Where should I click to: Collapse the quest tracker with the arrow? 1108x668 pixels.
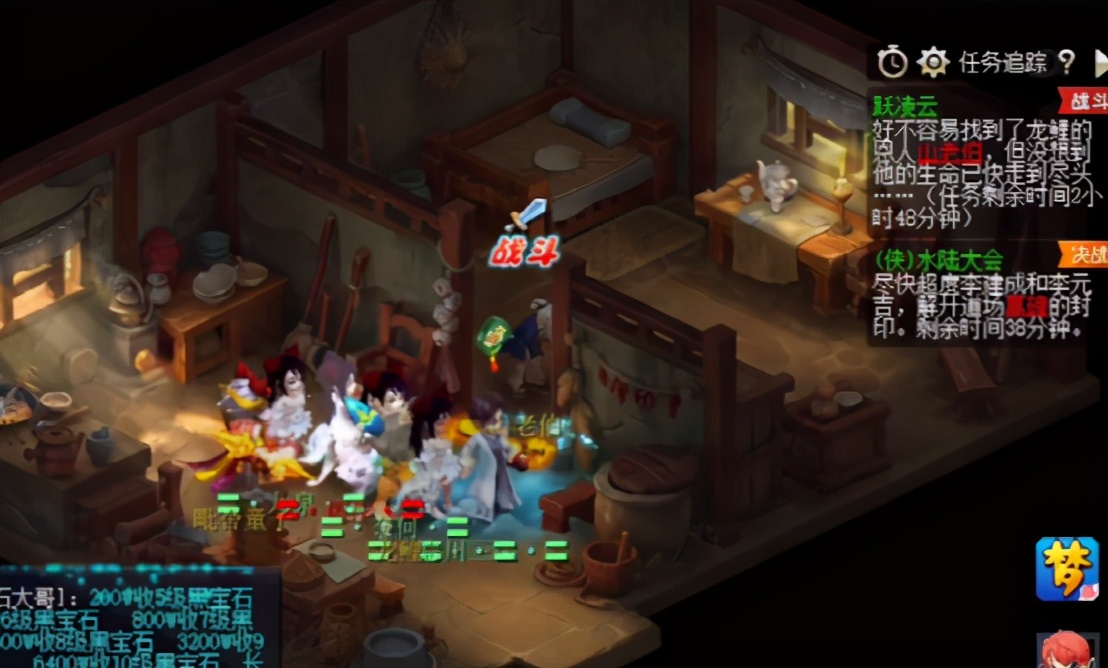pyautogui.click(x=1101, y=65)
